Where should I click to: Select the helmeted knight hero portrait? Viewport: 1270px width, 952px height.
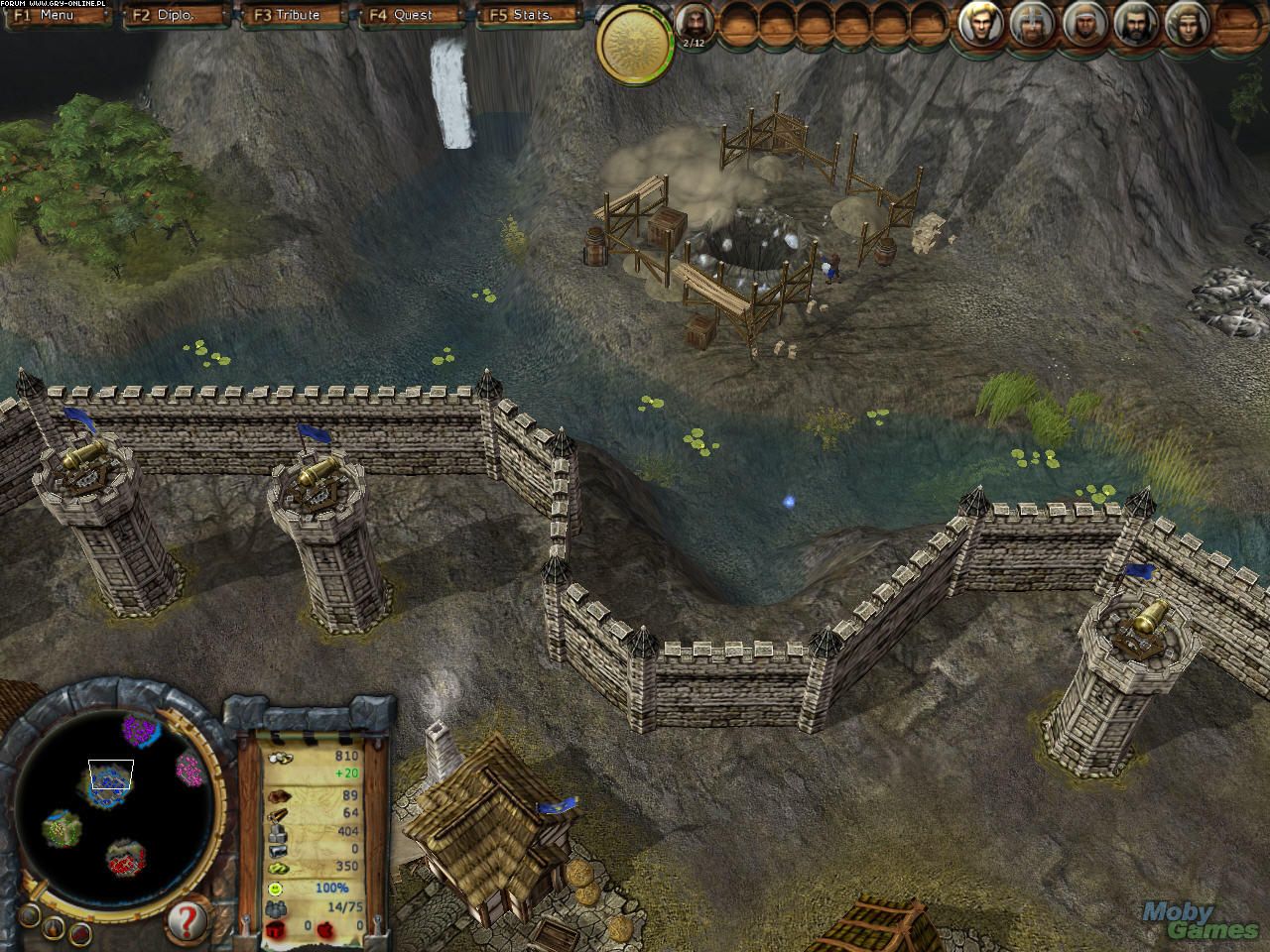click(1032, 24)
